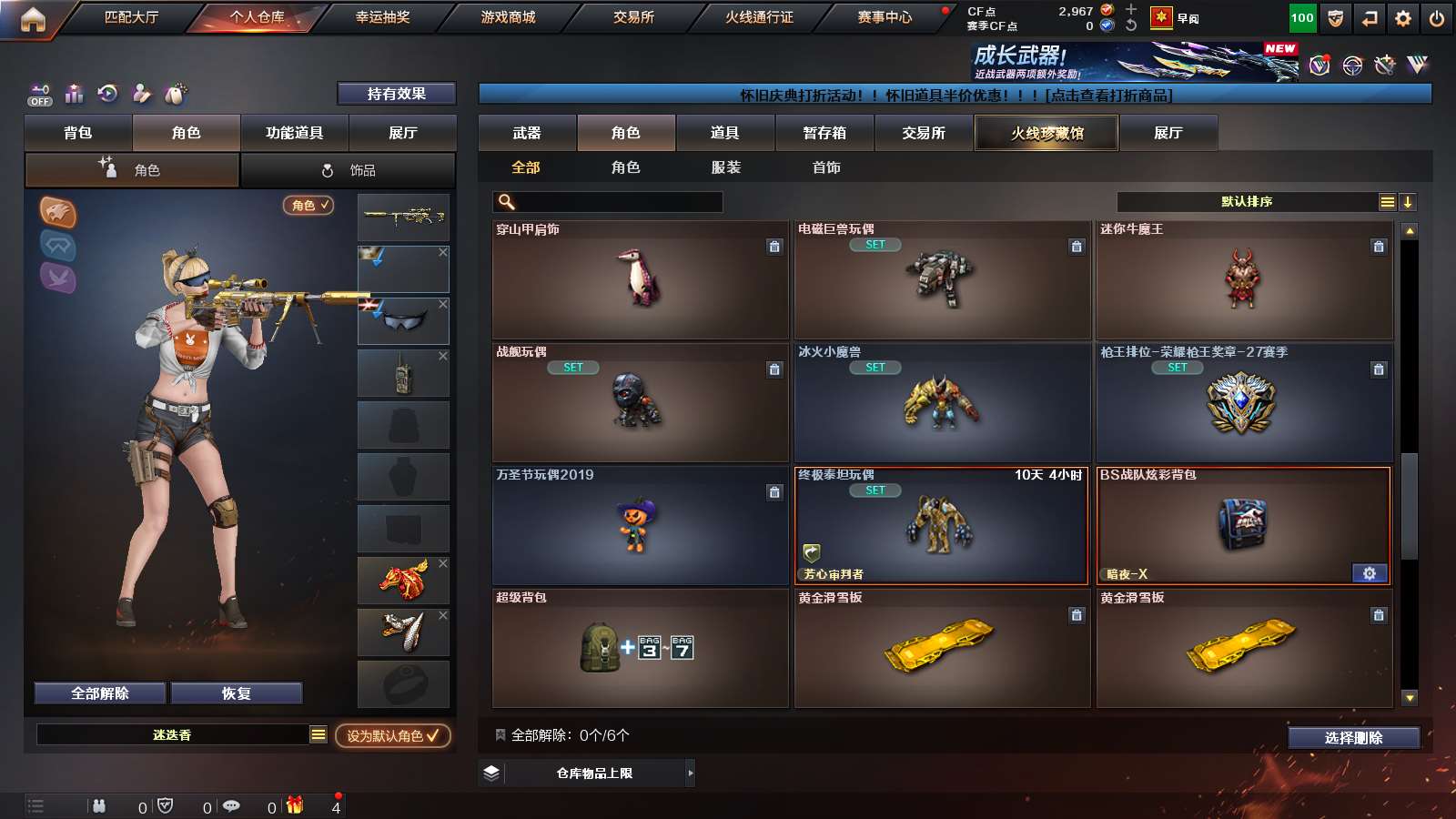Click the replay/return arrow icon near top right

pos(1368,17)
